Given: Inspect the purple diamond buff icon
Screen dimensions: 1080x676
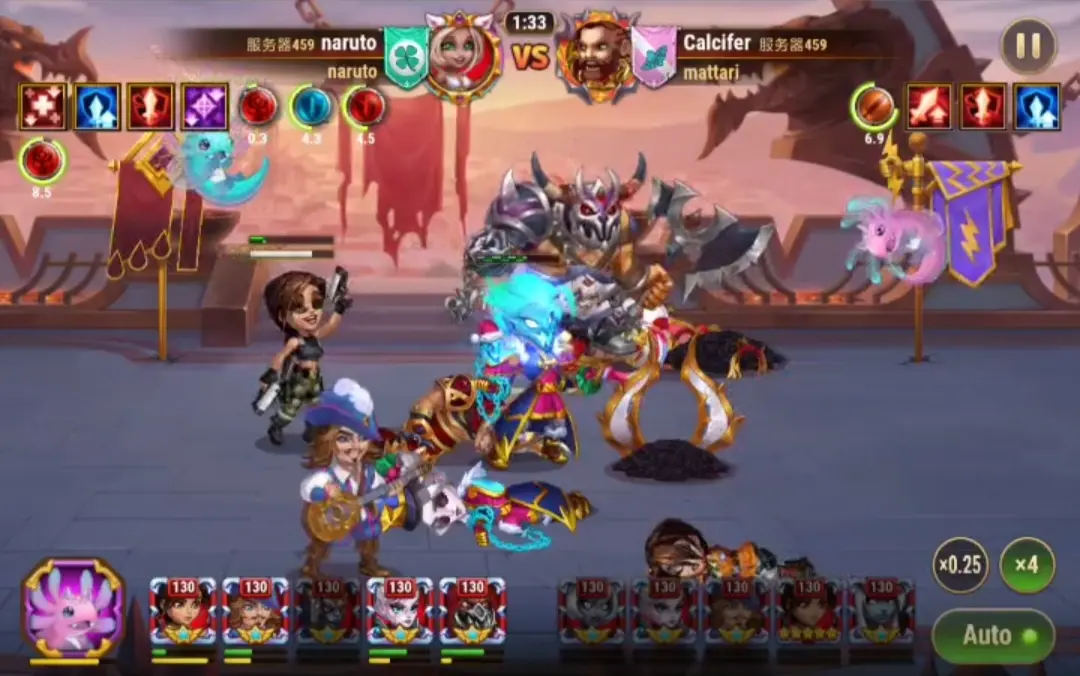Looking at the screenshot, I should (x=205, y=107).
